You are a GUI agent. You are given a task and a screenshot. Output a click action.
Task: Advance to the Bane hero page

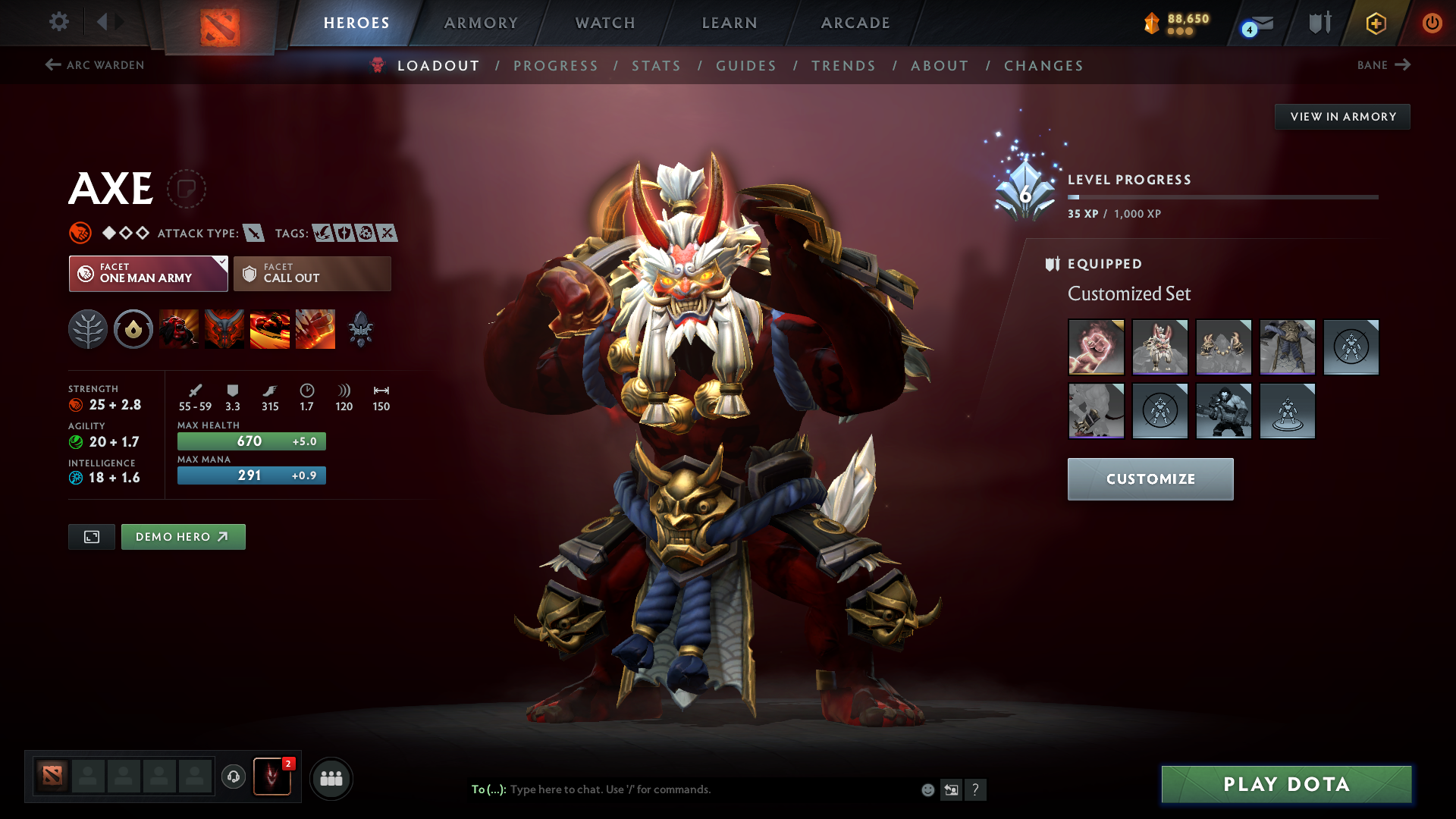coord(1383,65)
